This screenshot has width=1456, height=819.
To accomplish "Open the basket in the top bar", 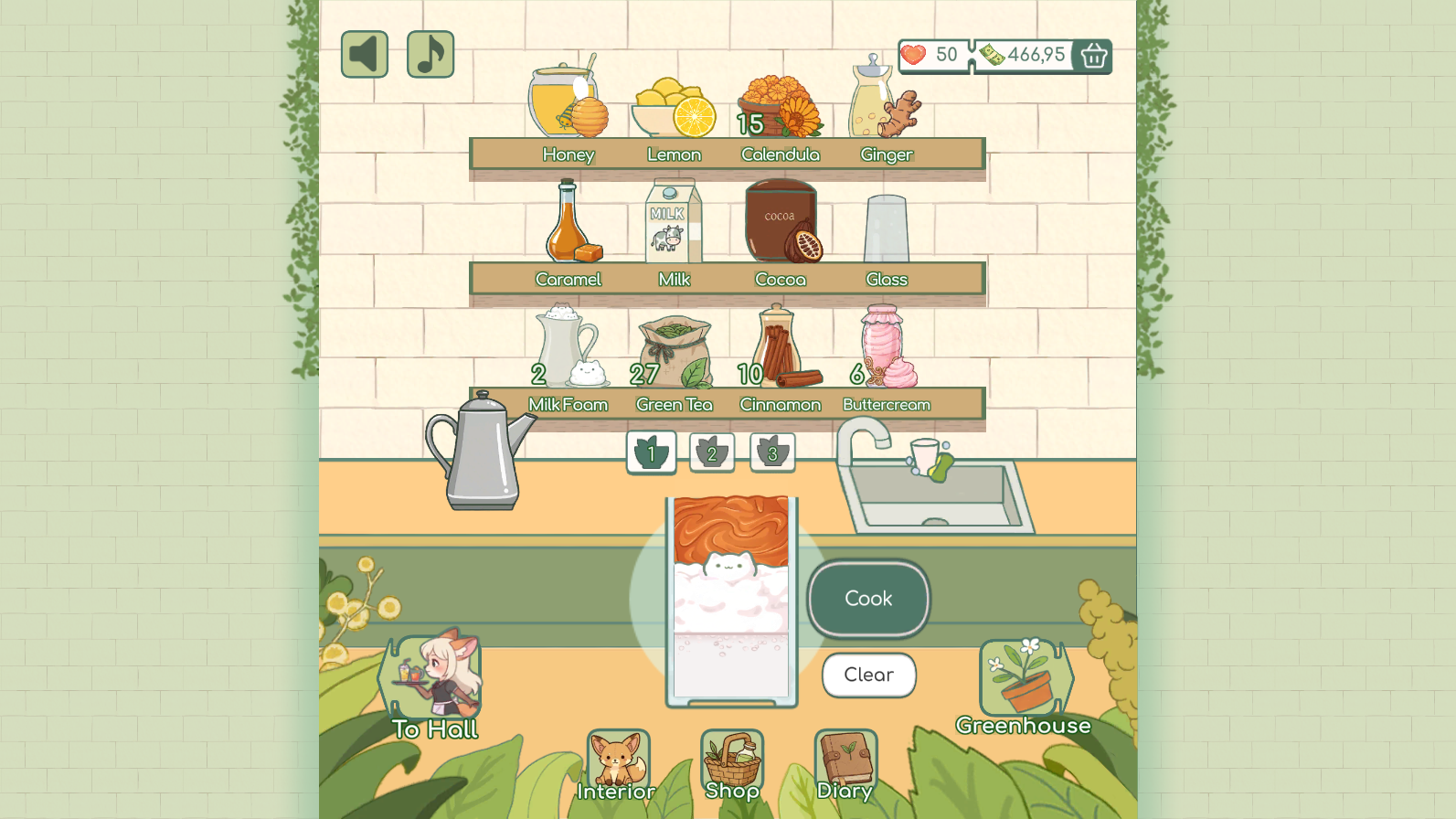I will [x=1091, y=56].
